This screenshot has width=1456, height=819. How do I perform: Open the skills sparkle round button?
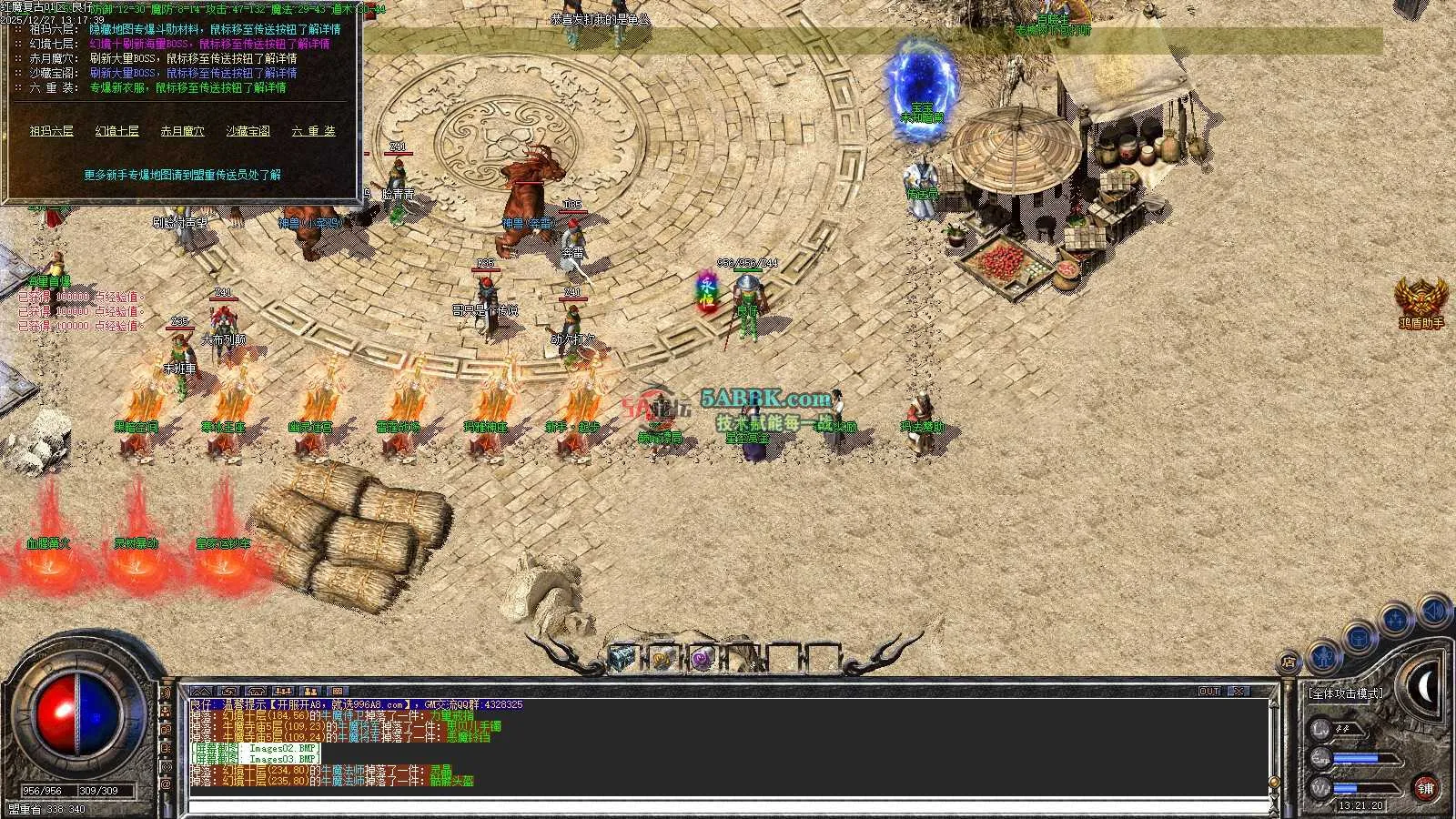tap(1395, 621)
